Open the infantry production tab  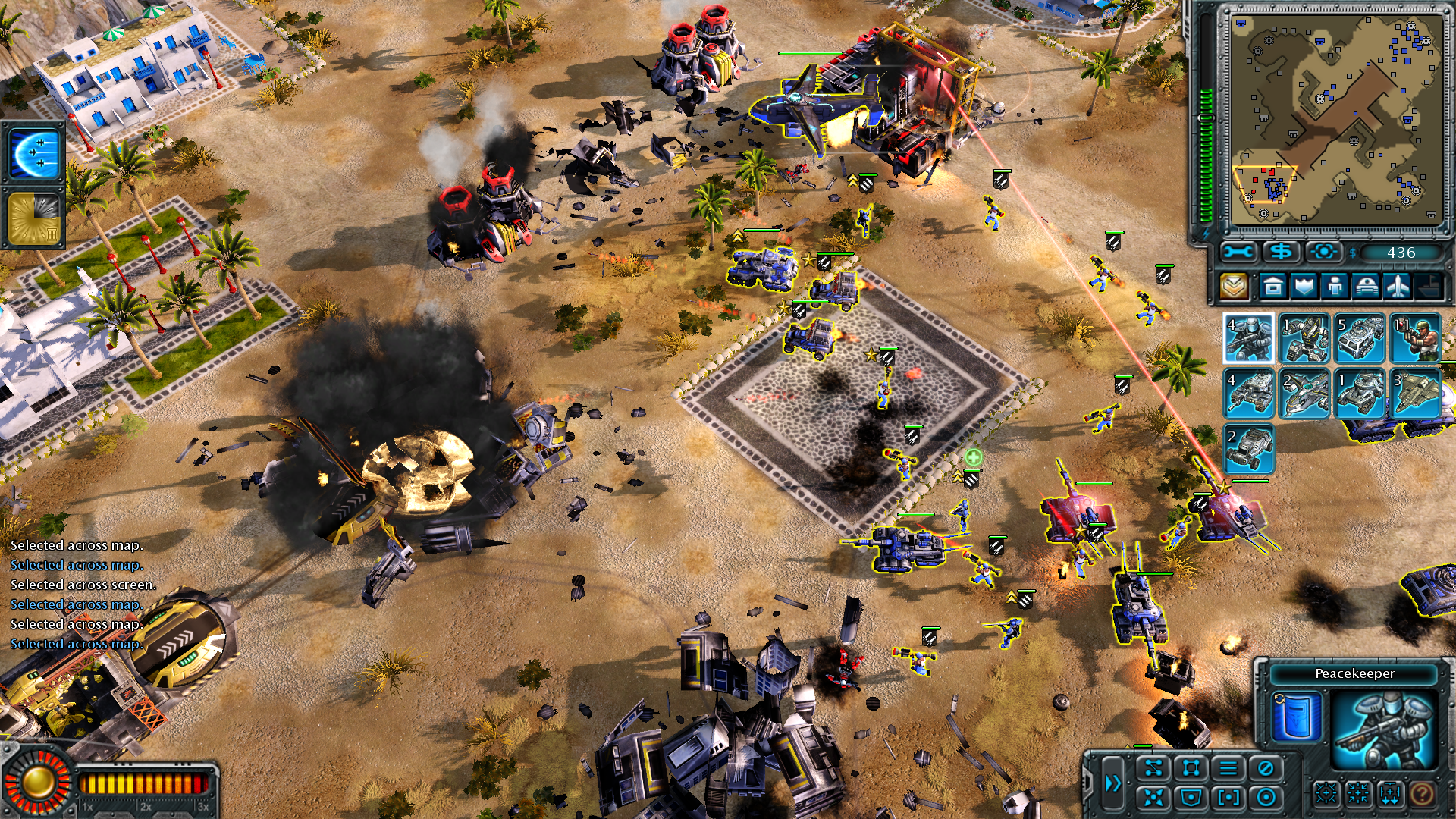[1335, 287]
